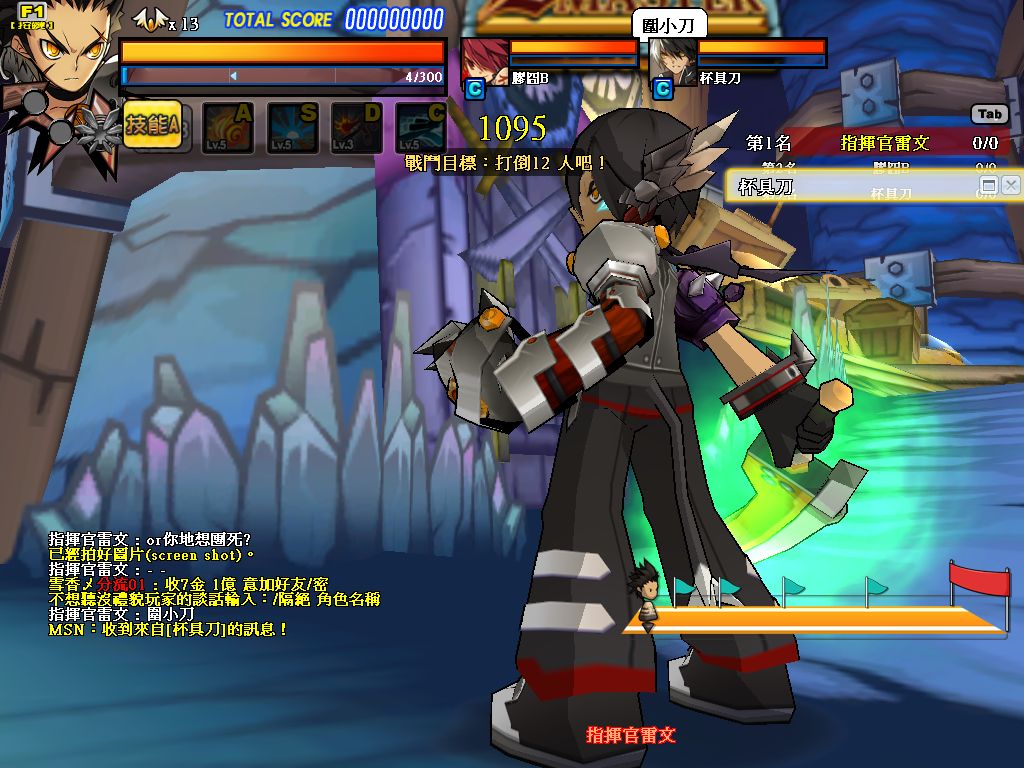Open the MSN message notification in chat
Viewport: 1024px width, 768px height.
pos(168,630)
